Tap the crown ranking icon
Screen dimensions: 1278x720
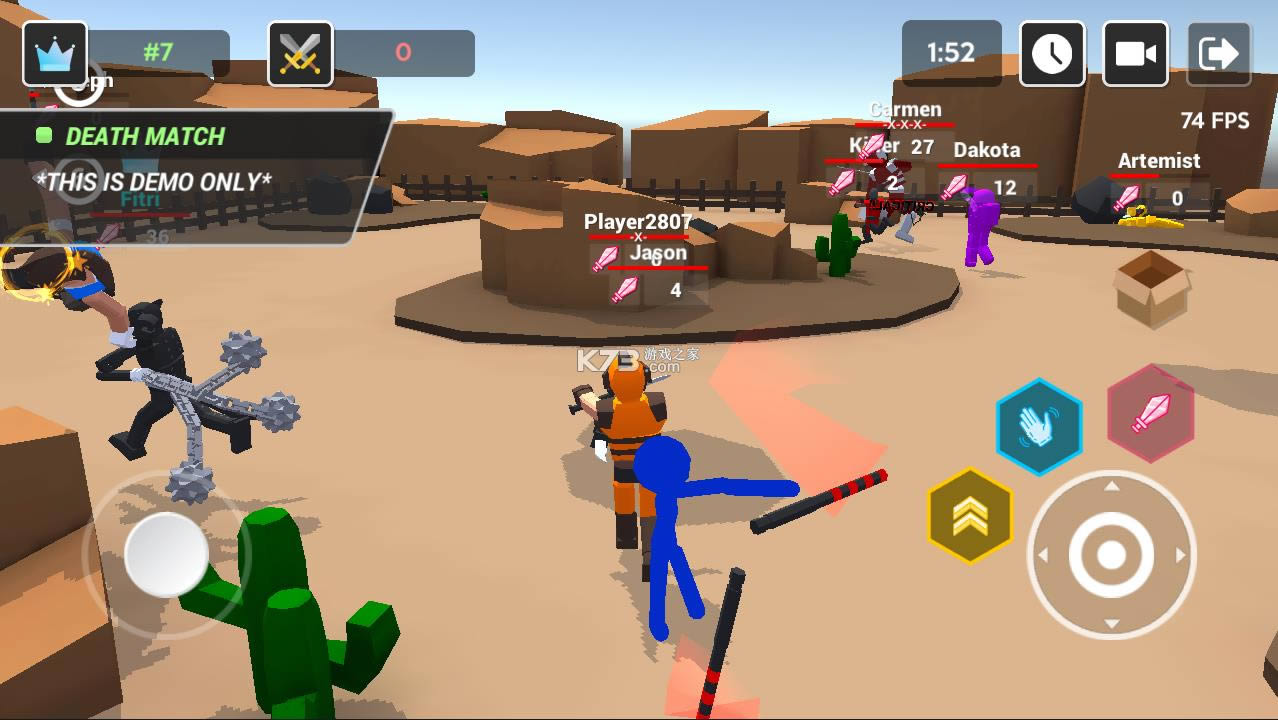(55, 53)
